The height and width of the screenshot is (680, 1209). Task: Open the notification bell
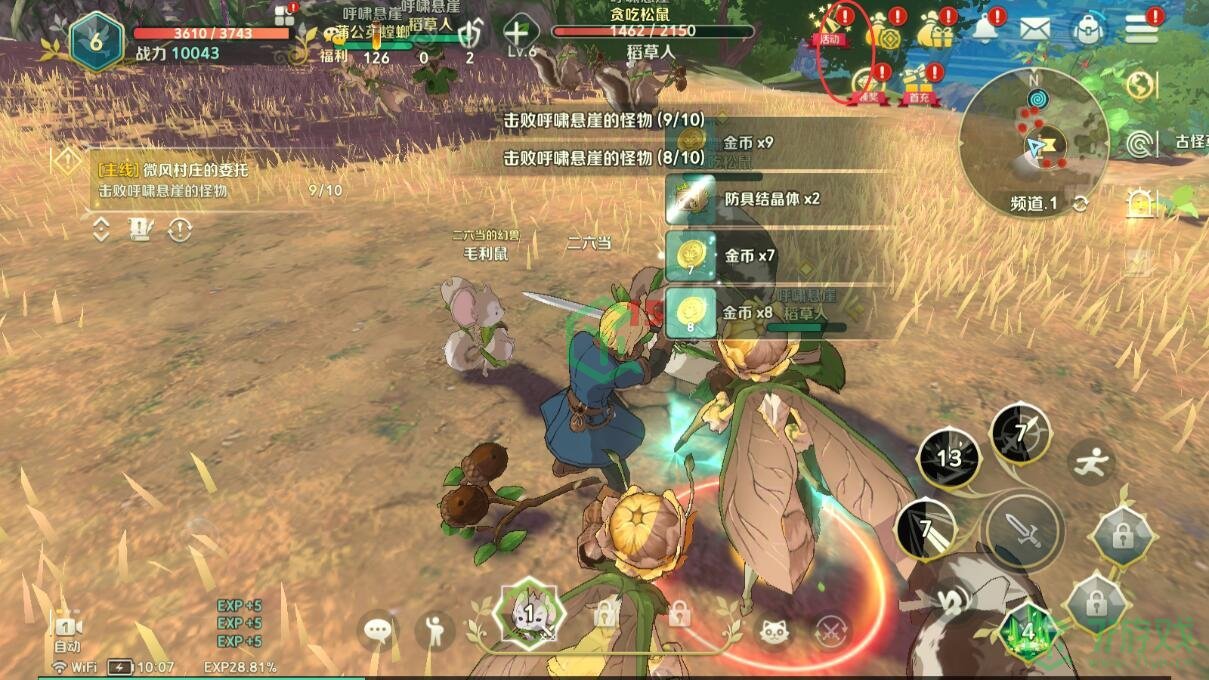(988, 28)
